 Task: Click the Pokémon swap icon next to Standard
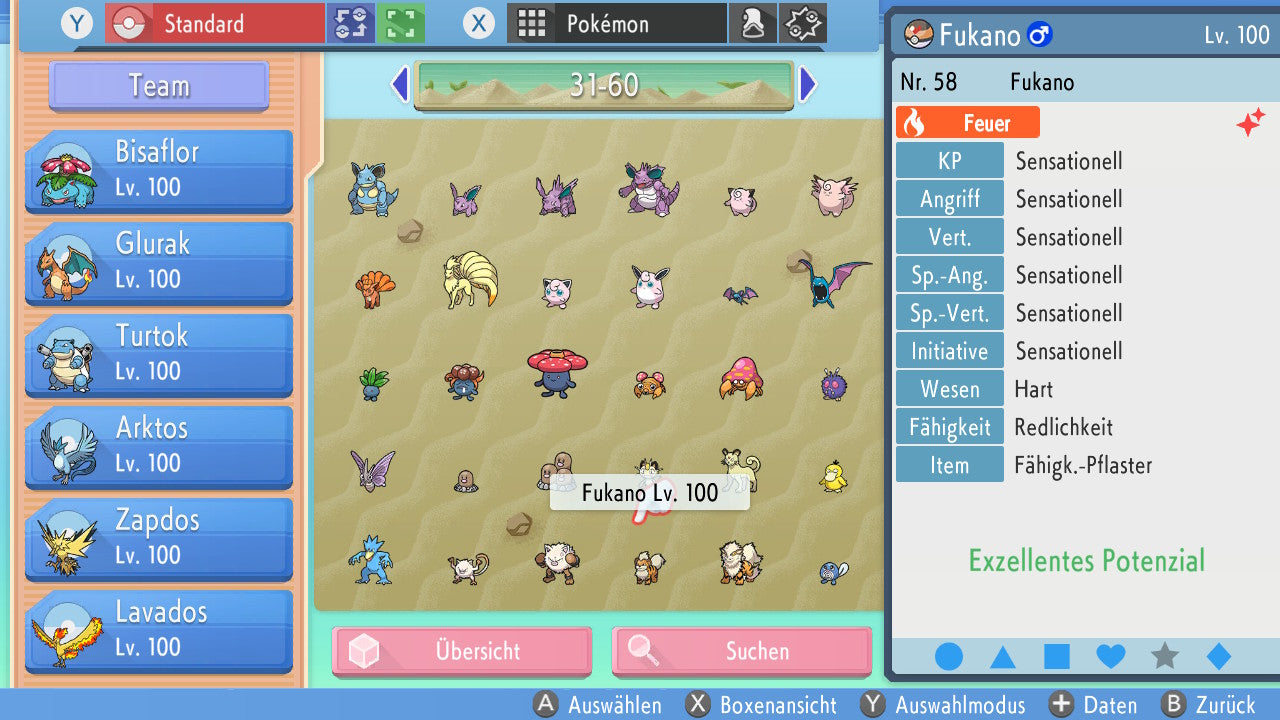point(351,23)
